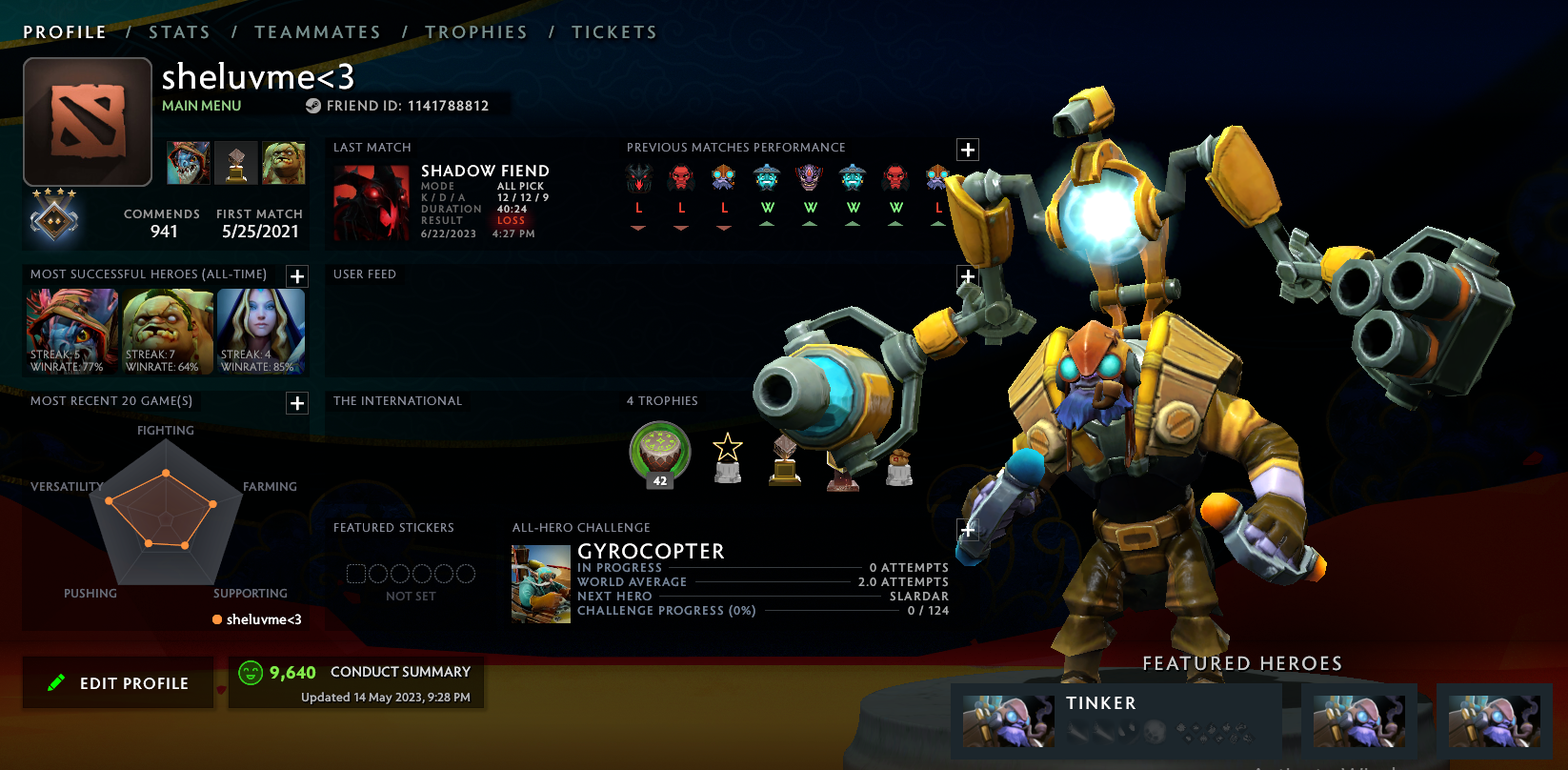The height and width of the screenshot is (770, 1568).
Task: Switch to the STATS tab
Action: [x=179, y=31]
